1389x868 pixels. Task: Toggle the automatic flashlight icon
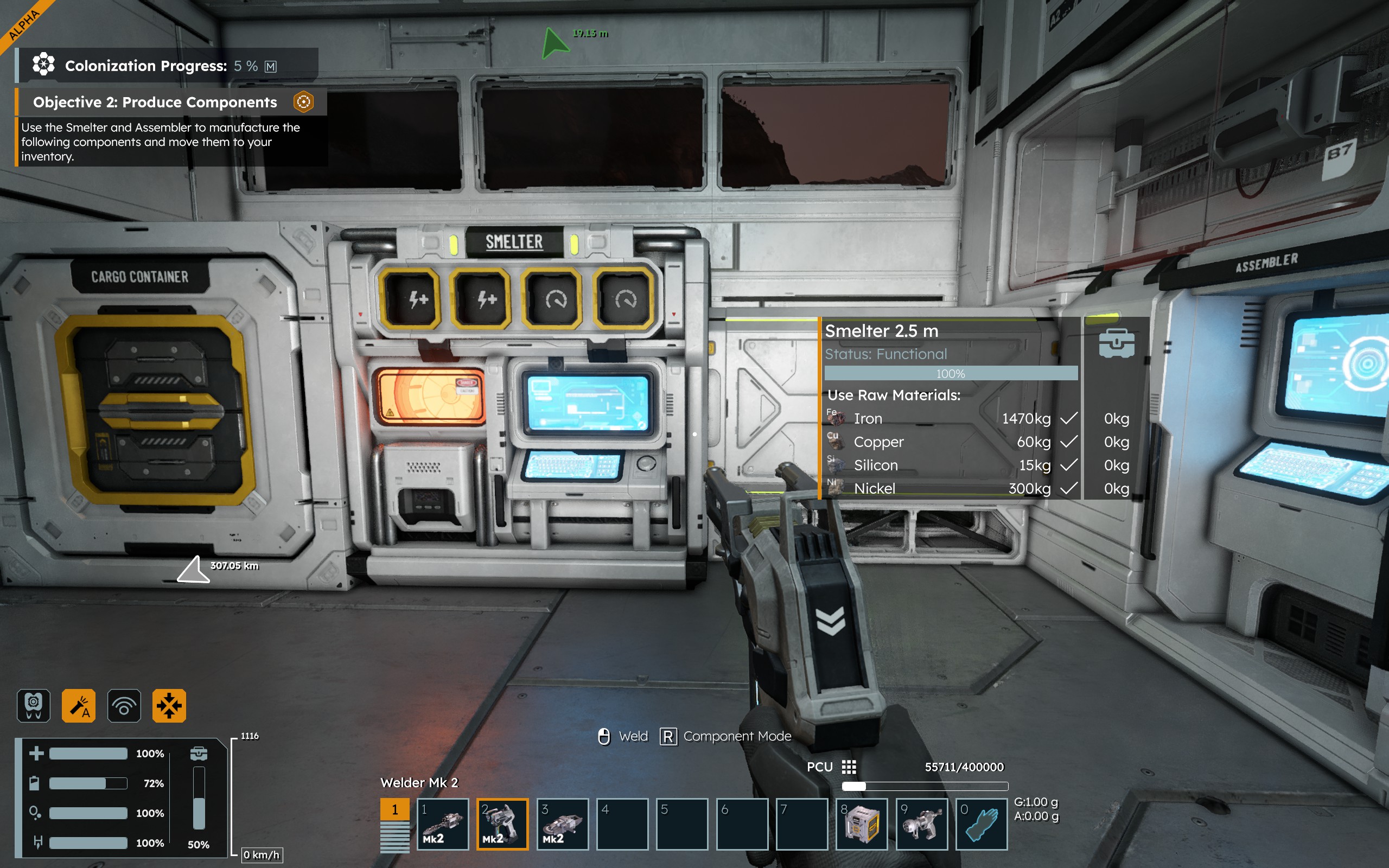click(x=79, y=705)
